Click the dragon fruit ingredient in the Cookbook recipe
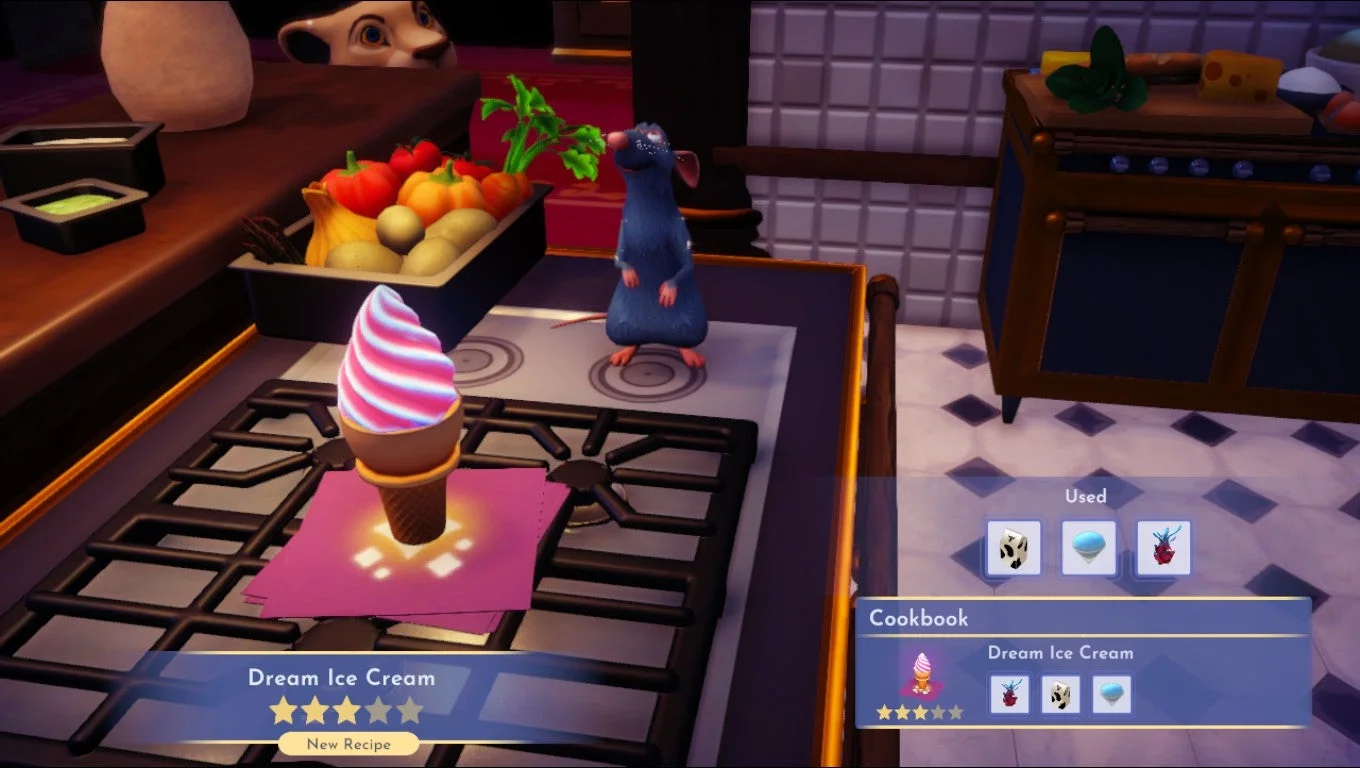Screen dimensions: 1360x768 (x=1010, y=696)
